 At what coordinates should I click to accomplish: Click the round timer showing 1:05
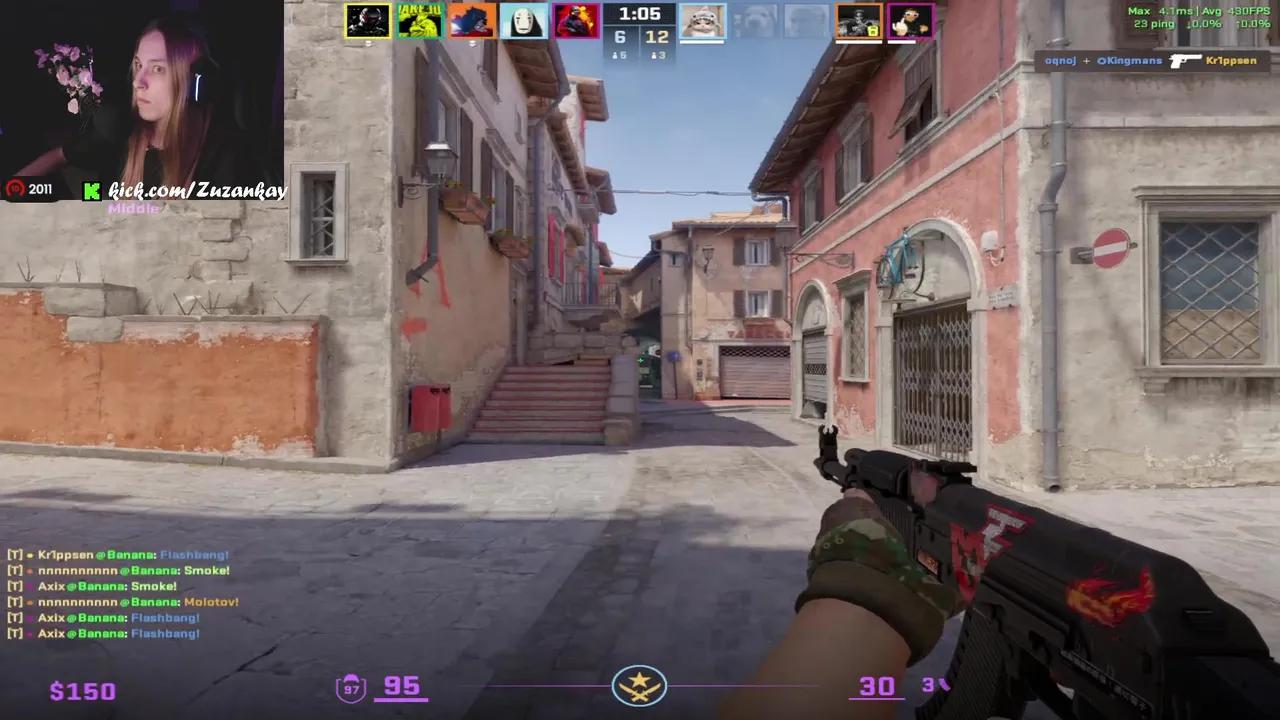(640, 14)
